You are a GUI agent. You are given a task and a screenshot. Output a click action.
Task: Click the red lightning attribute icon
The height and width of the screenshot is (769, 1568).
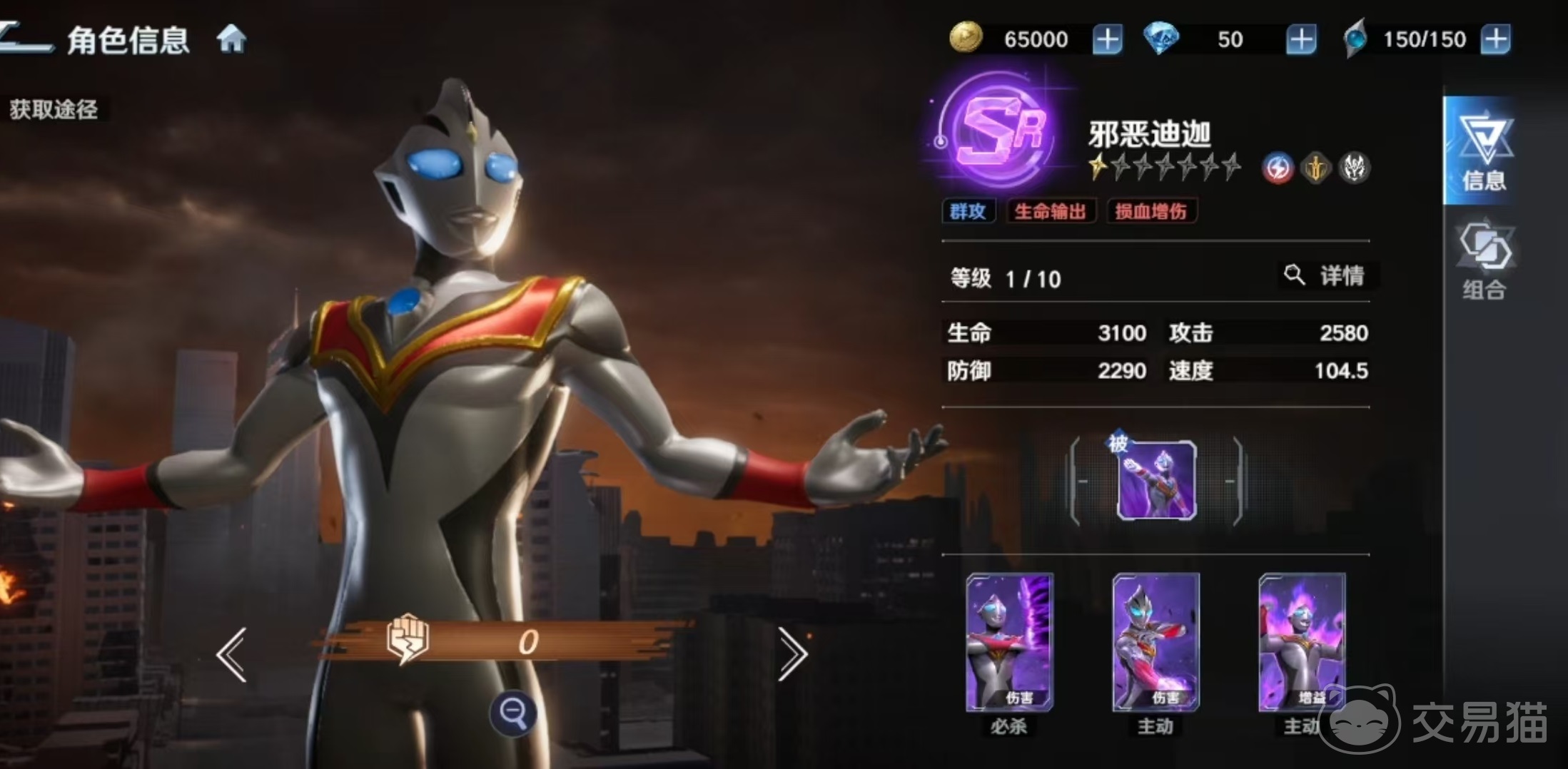1278,169
